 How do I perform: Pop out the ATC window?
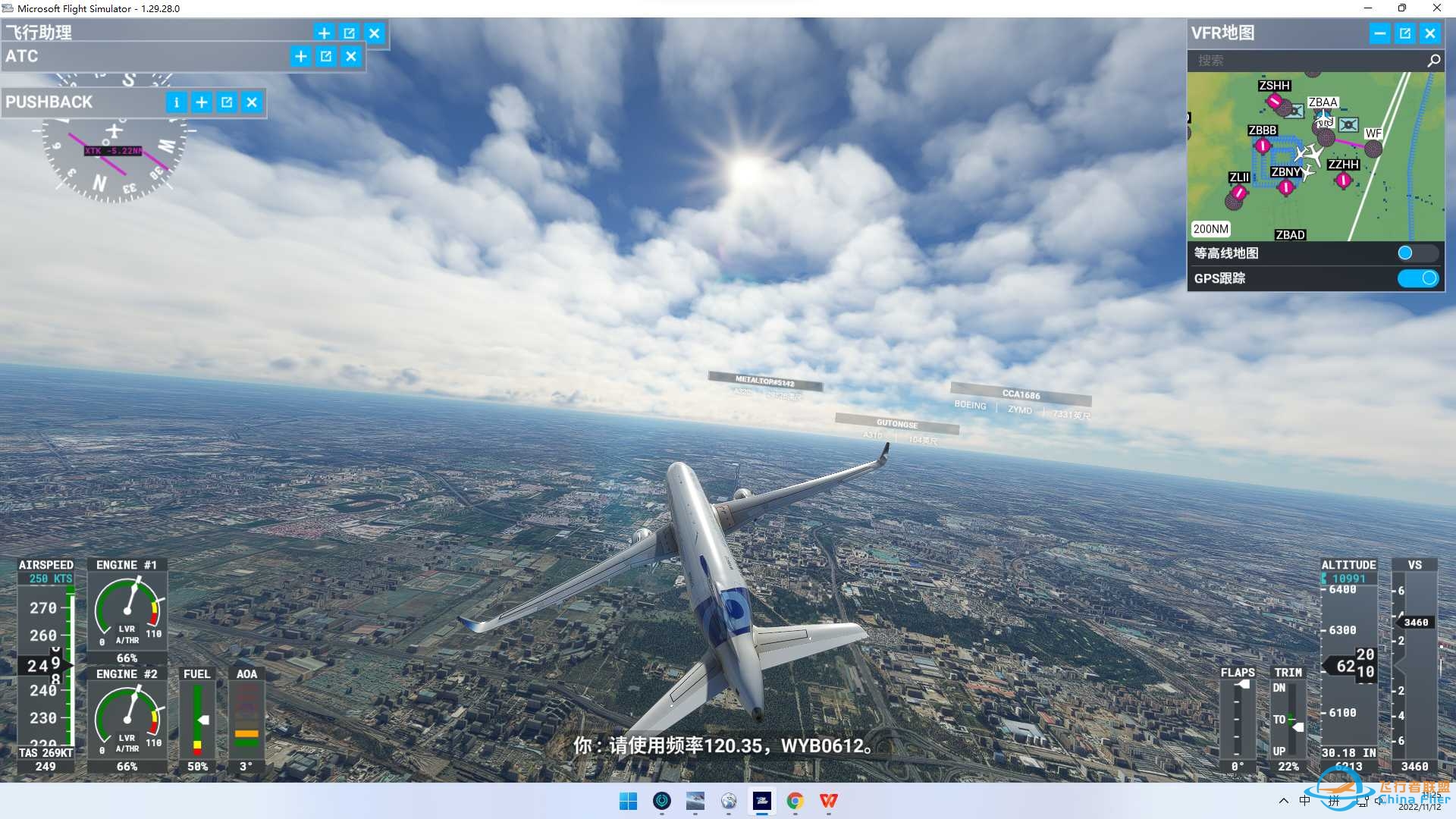coord(326,56)
